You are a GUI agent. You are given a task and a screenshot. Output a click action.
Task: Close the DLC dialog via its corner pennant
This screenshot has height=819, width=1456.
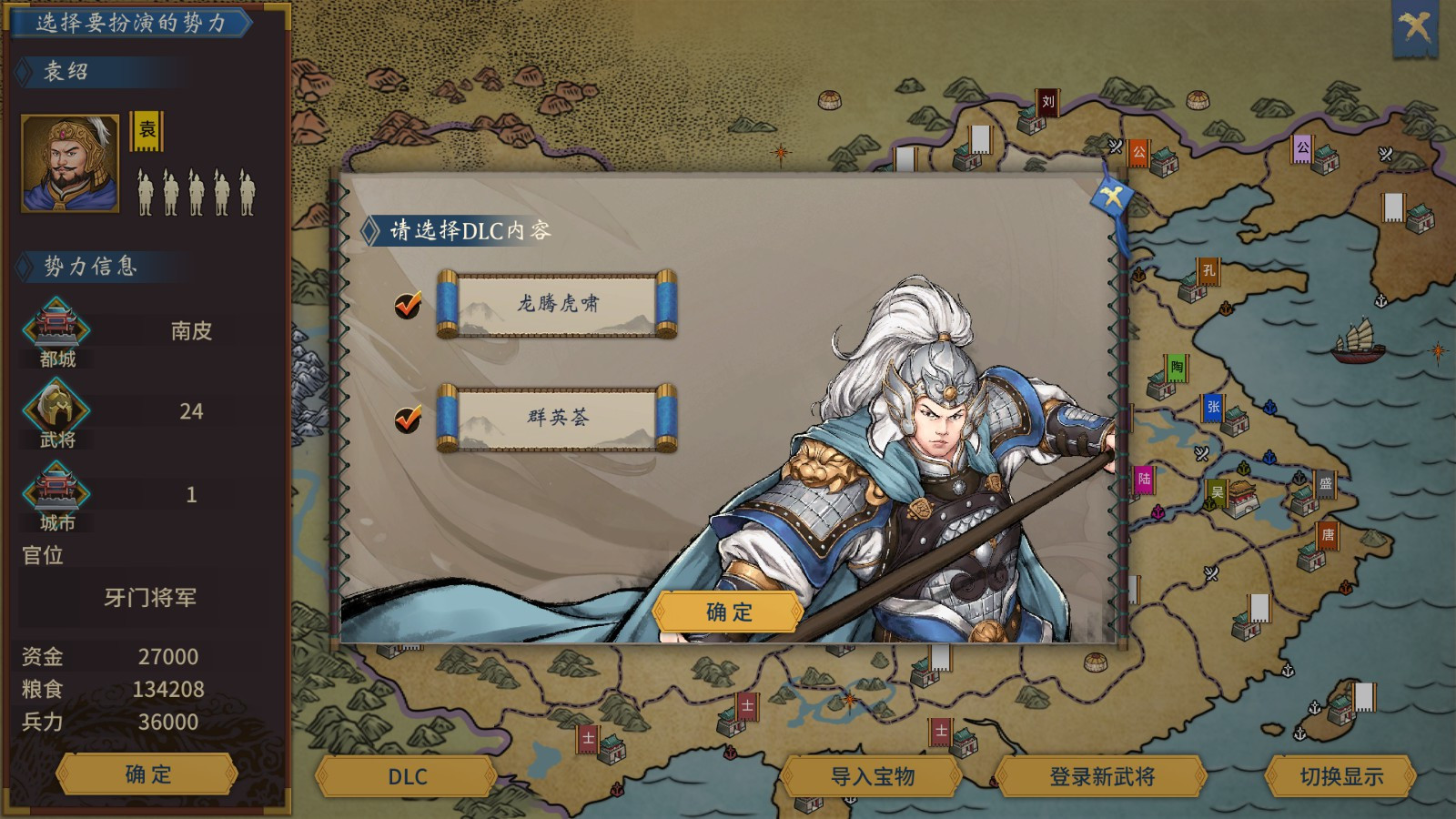coord(1112,195)
